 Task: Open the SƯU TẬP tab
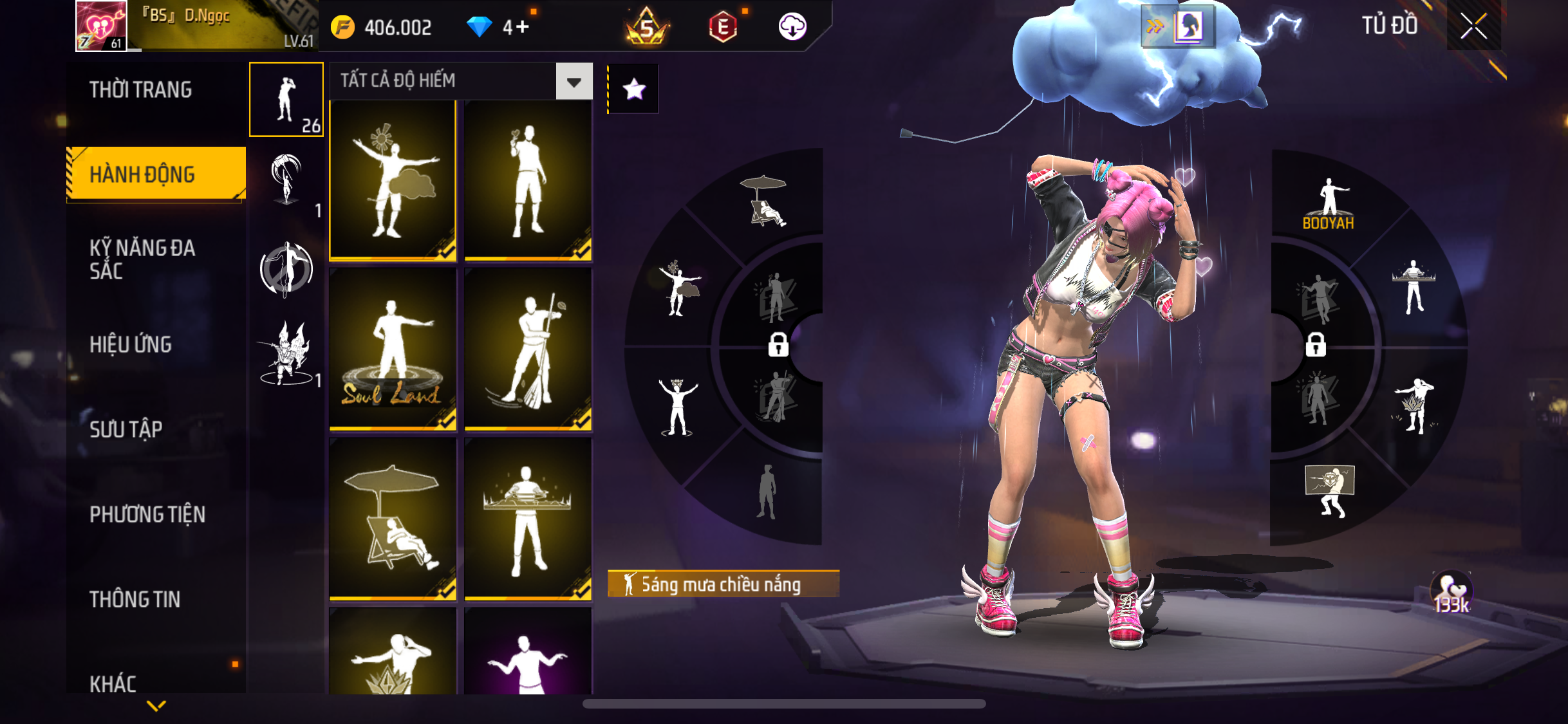pos(126,429)
